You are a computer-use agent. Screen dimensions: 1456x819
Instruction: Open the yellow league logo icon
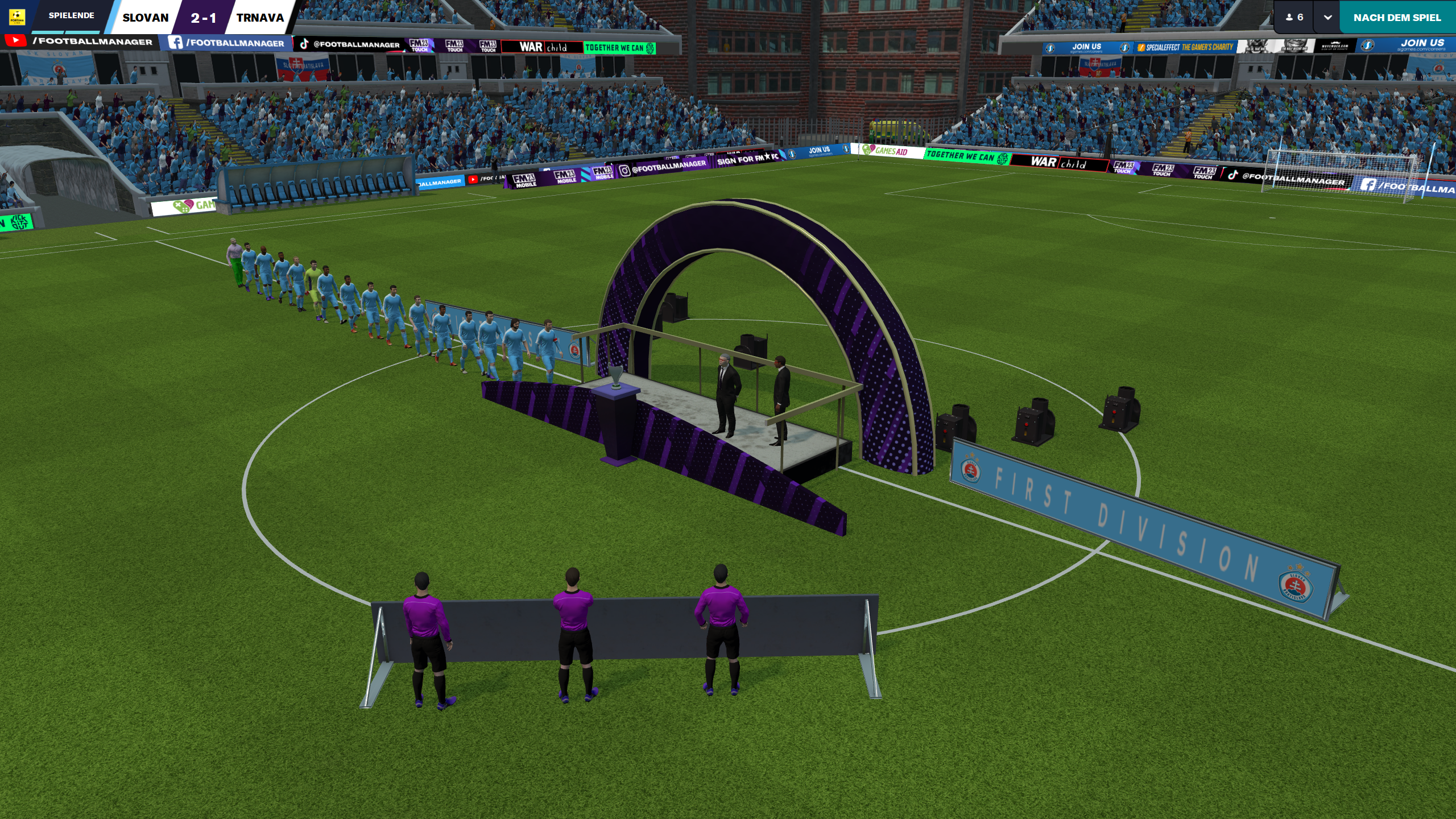(x=17, y=16)
